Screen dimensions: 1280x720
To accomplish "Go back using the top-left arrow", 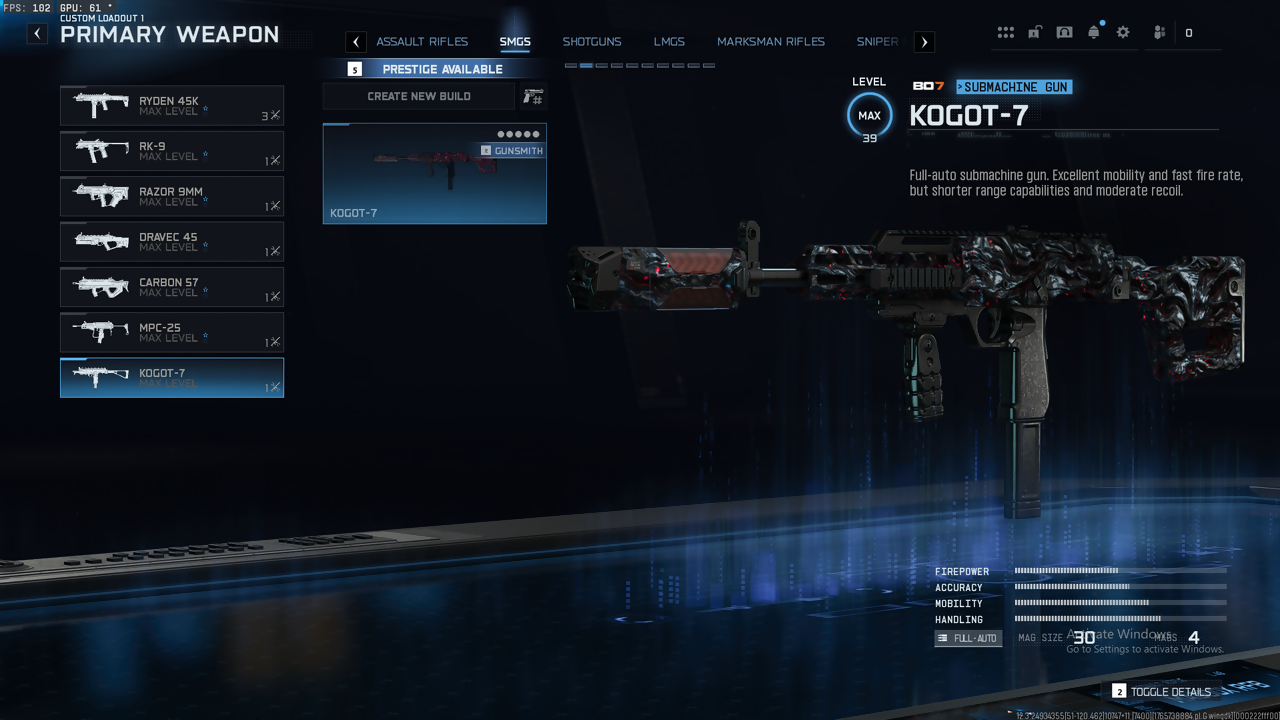I will coord(37,33).
